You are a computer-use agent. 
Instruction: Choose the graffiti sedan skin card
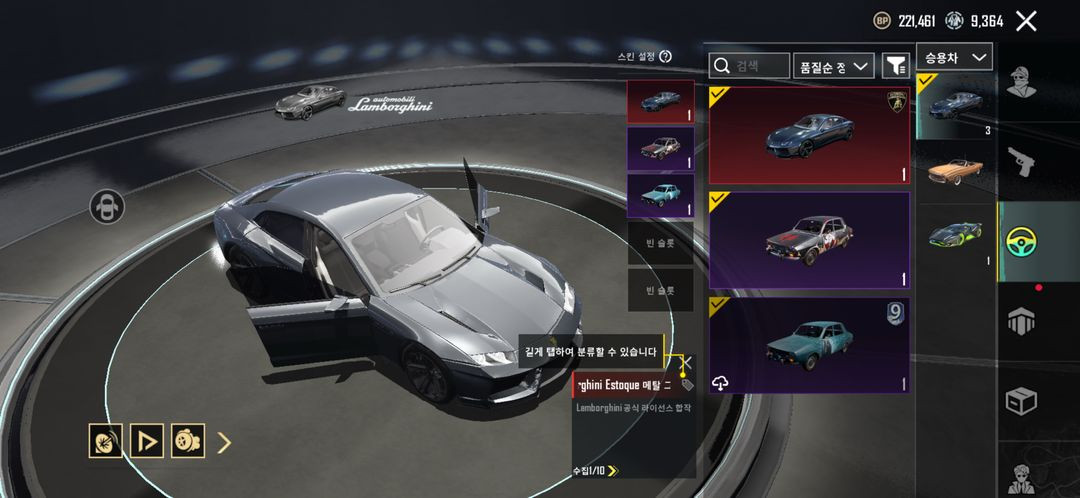pos(809,240)
